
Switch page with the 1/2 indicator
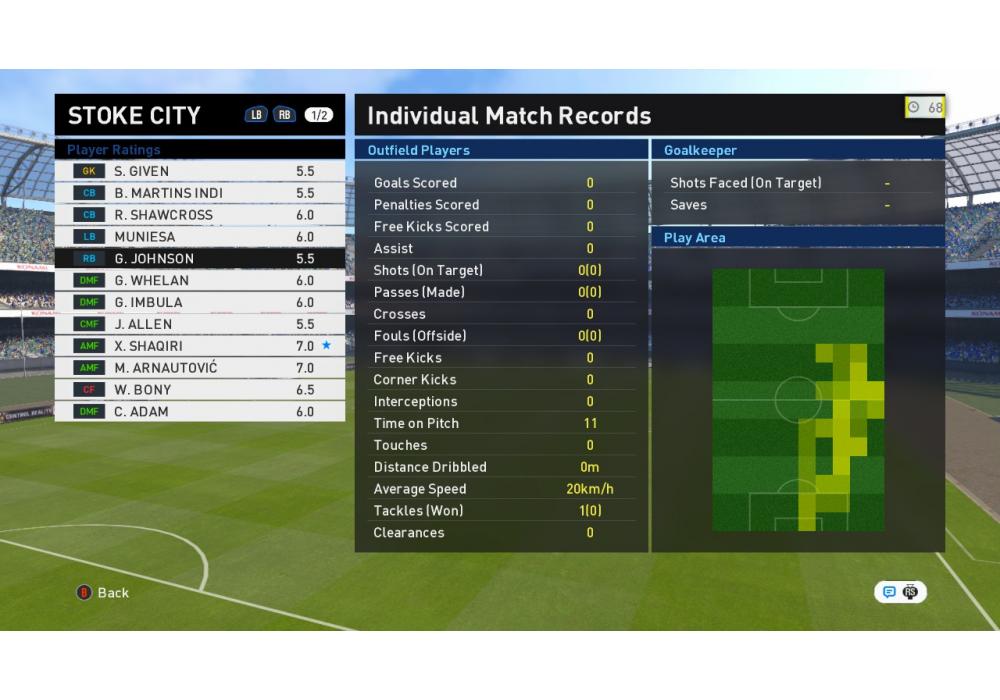coord(318,115)
